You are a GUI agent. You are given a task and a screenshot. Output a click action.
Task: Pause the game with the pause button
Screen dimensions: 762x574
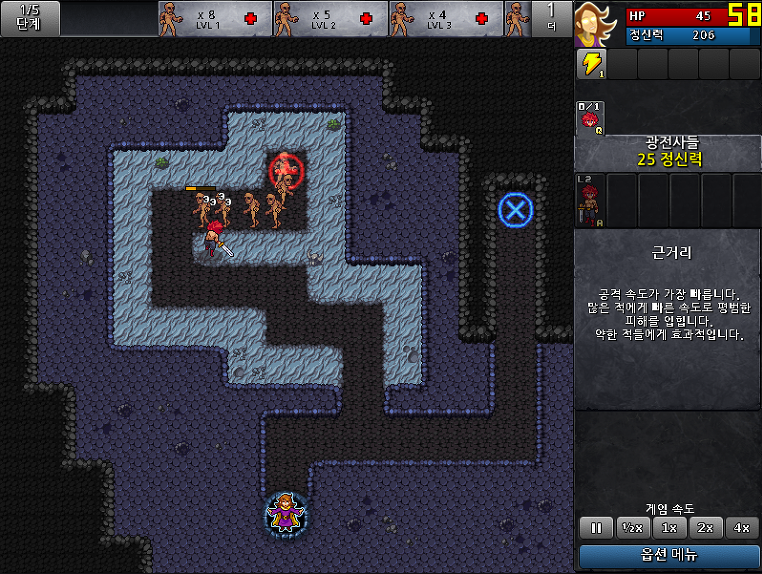[x=595, y=527]
